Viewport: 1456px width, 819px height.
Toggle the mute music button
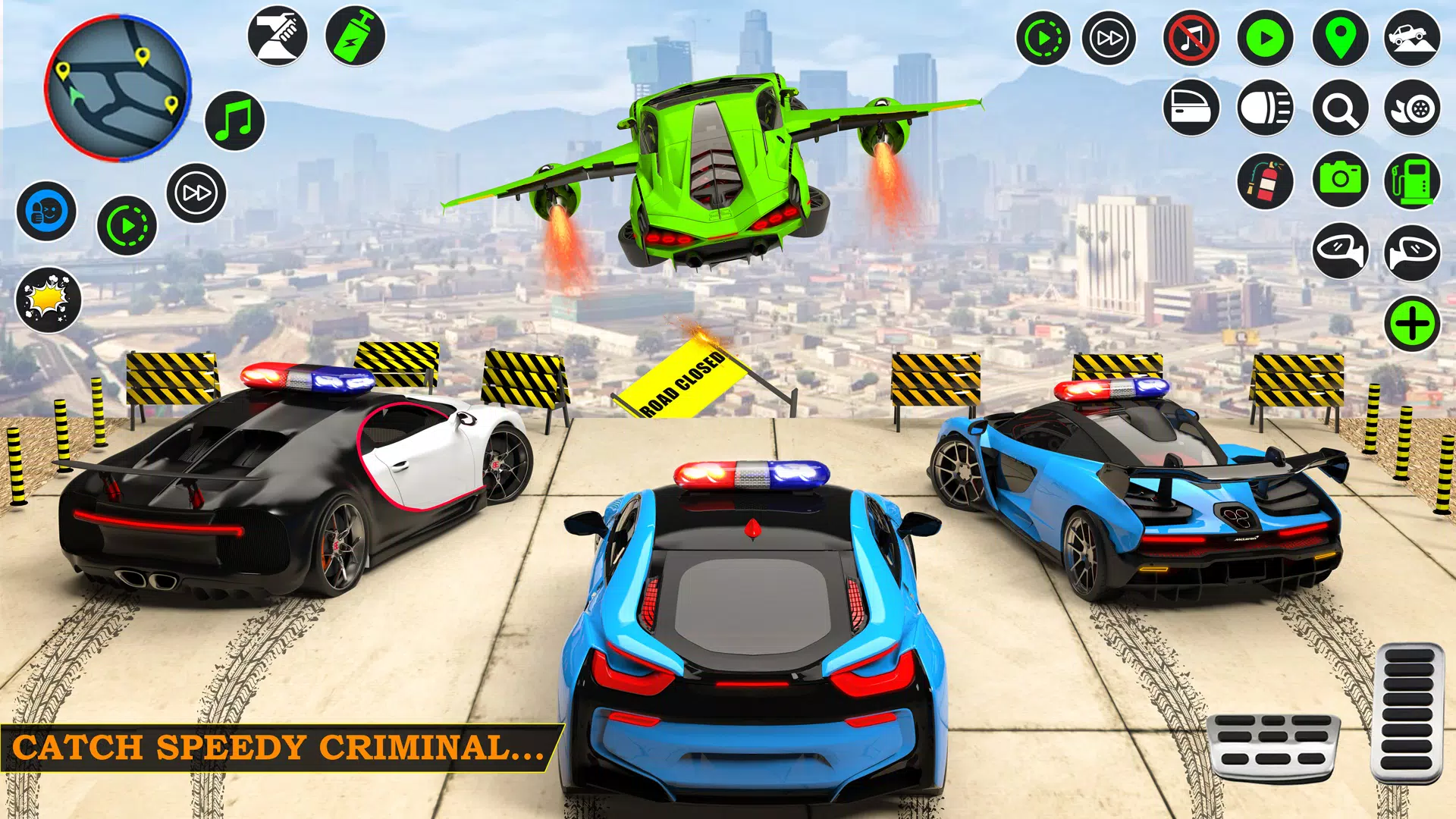pos(1191,36)
